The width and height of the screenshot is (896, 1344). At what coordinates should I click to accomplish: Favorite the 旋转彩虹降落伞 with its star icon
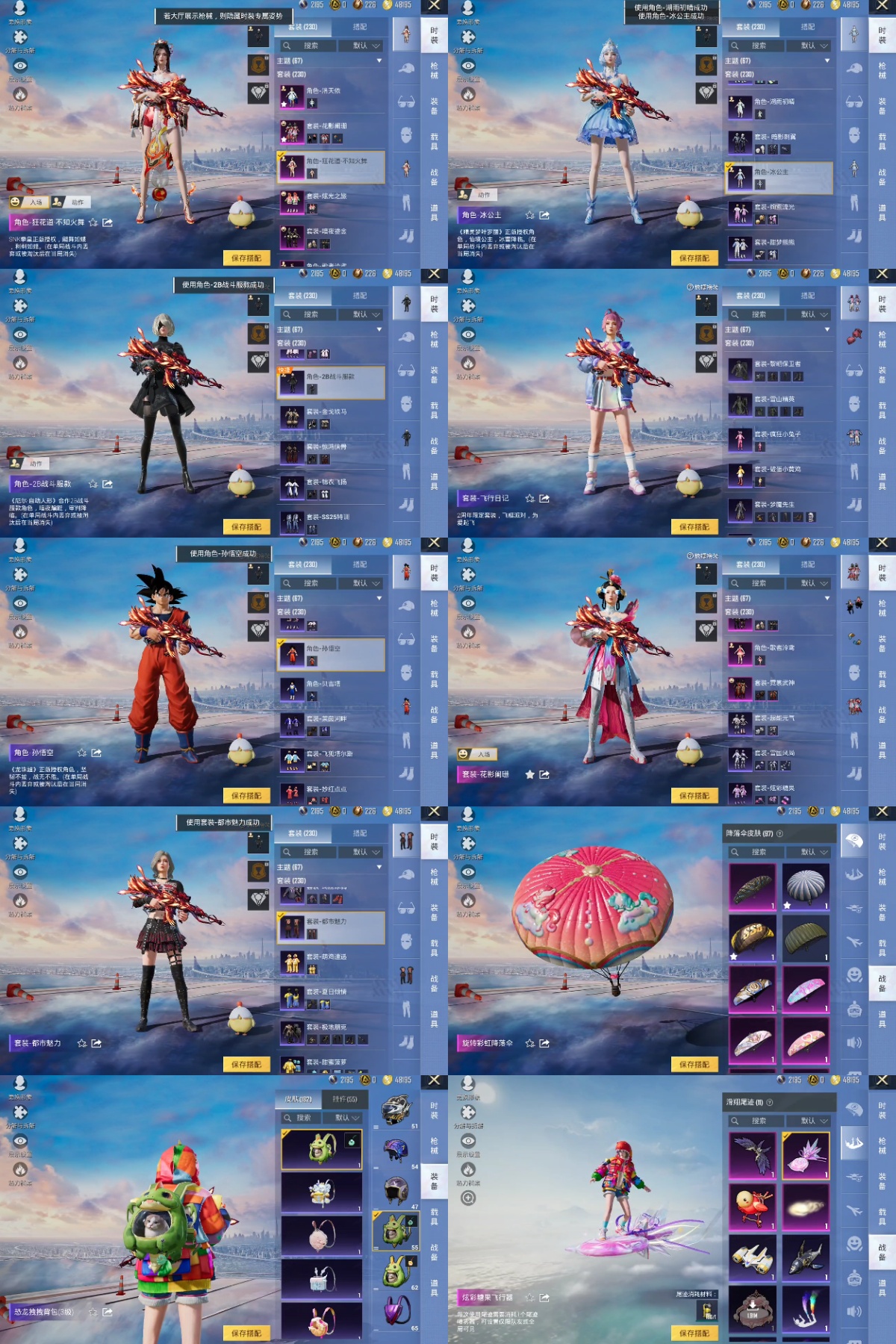click(x=529, y=1043)
